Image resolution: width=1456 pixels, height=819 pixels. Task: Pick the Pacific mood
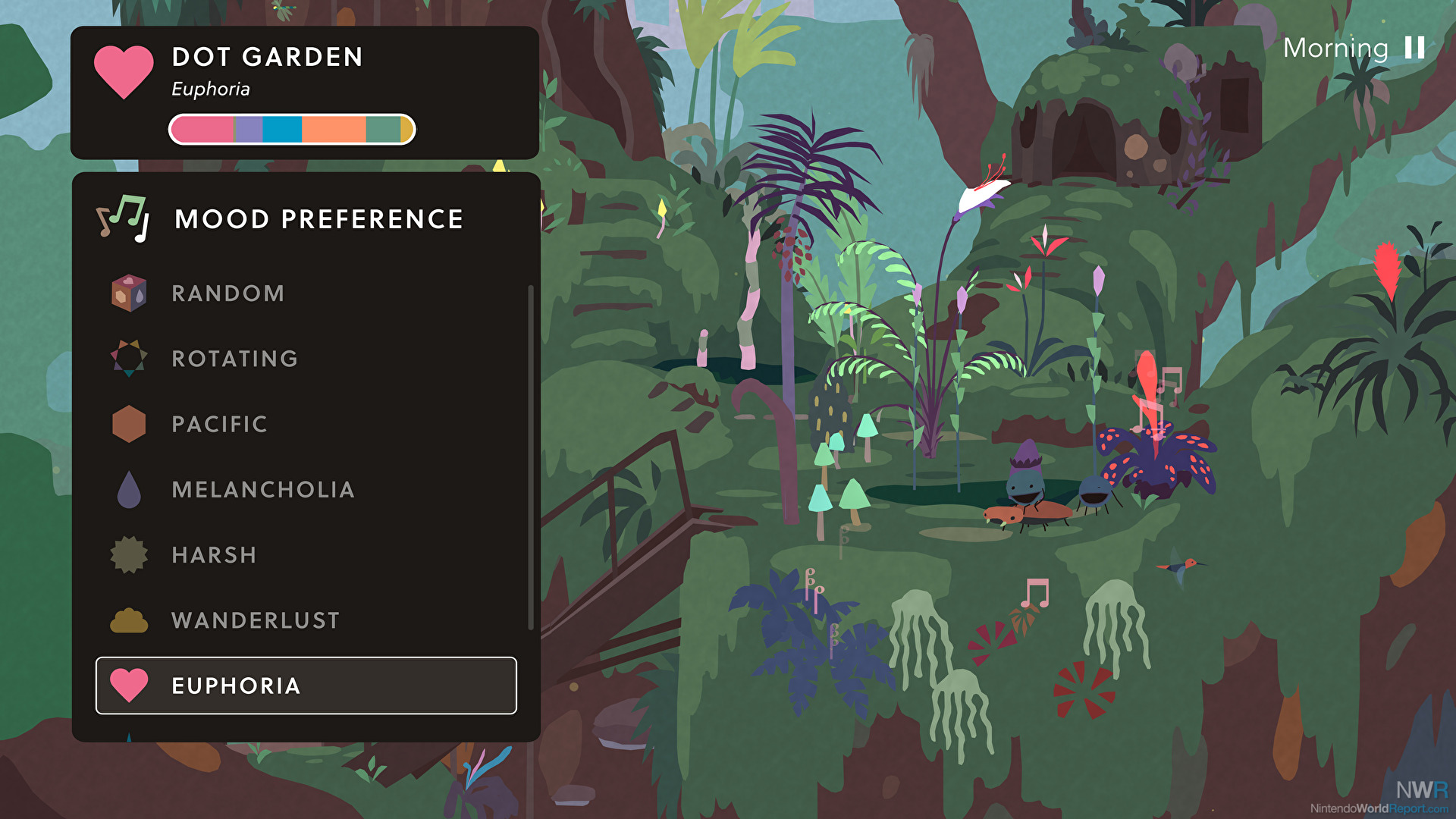(219, 424)
